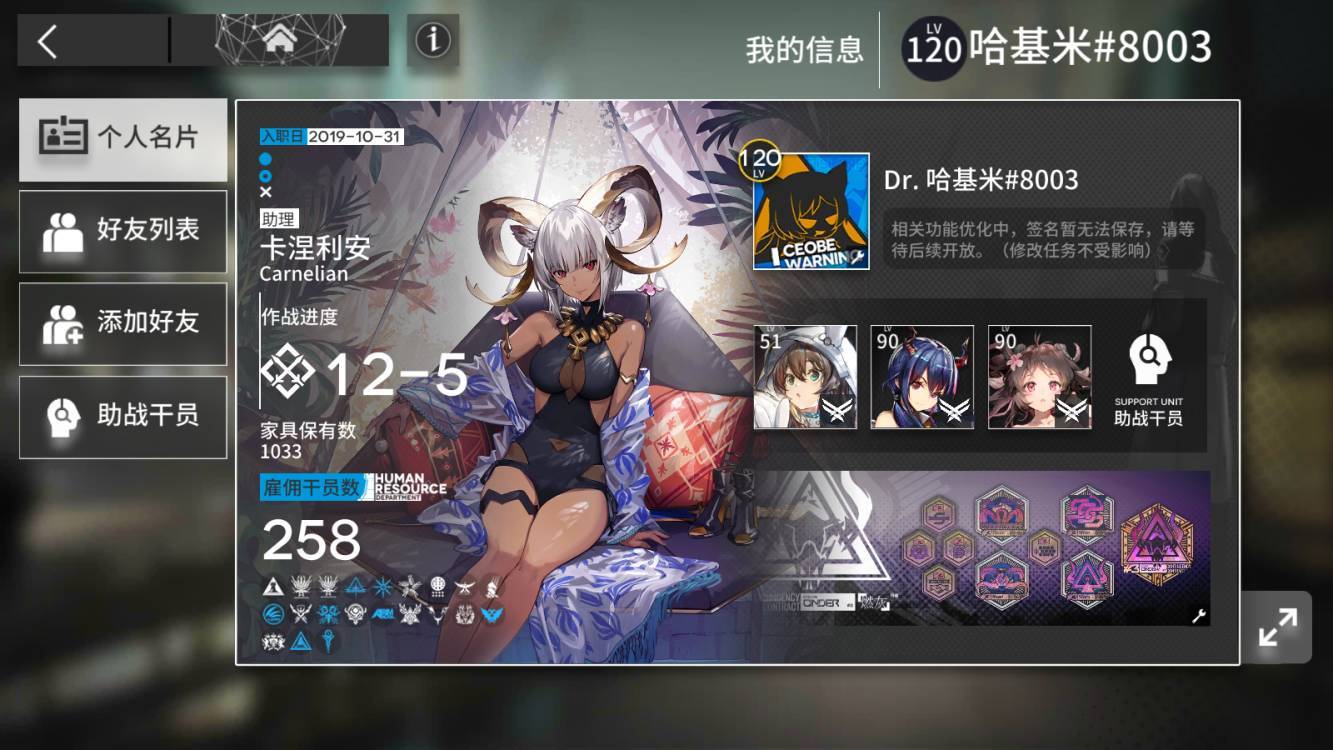Select the level 90 pink-flower support operator

tap(1038, 377)
